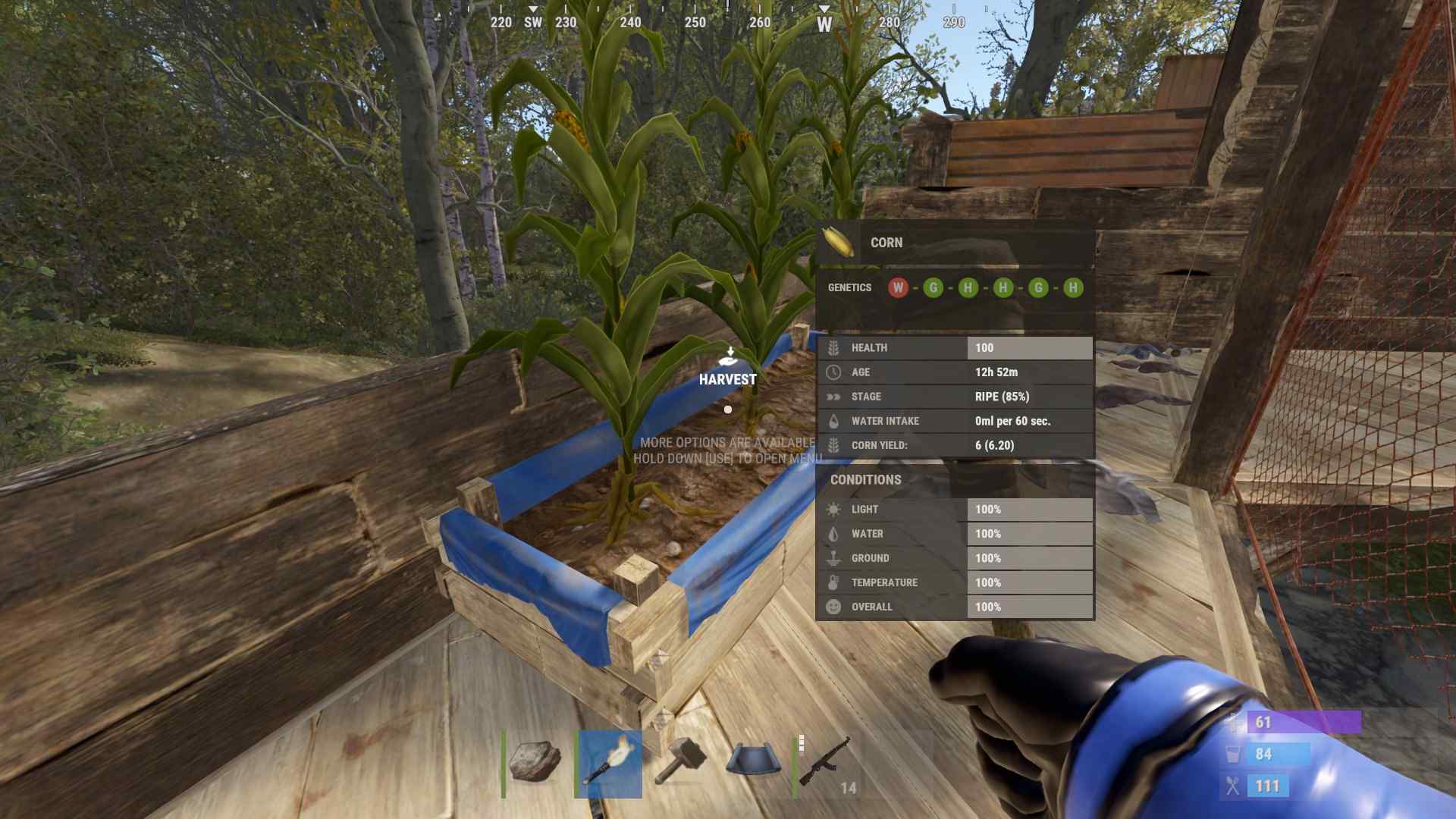
Task: Toggle the first green G gene marker
Action: pyautogui.click(x=934, y=287)
